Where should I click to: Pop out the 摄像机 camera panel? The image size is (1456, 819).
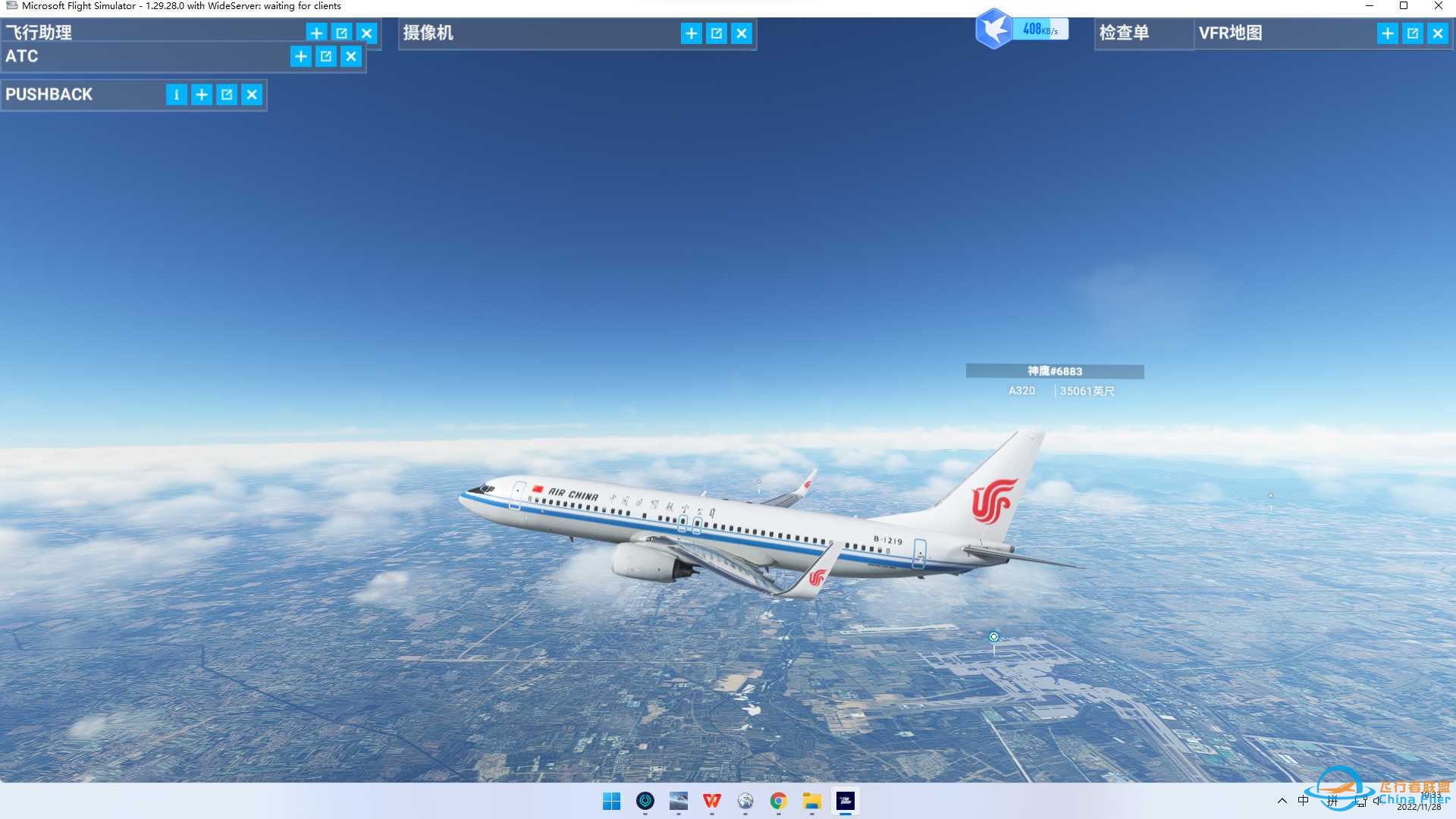[716, 33]
